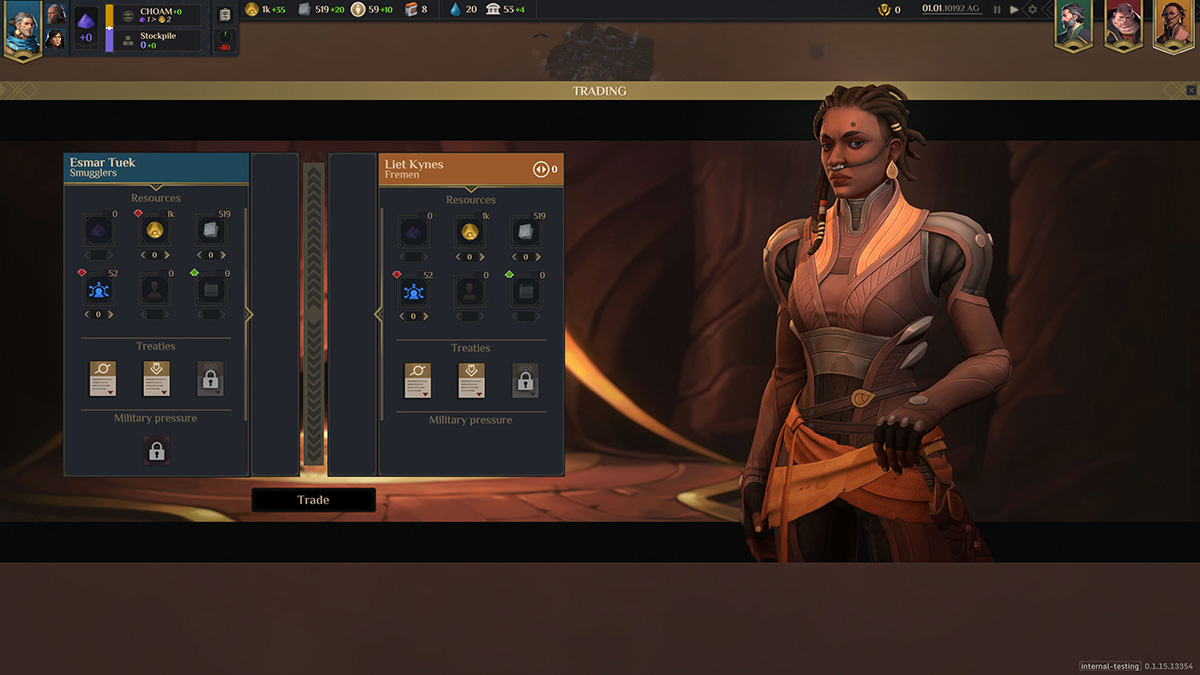This screenshot has height=675, width=1200.
Task: Close the Trading window
Action: click(1191, 90)
